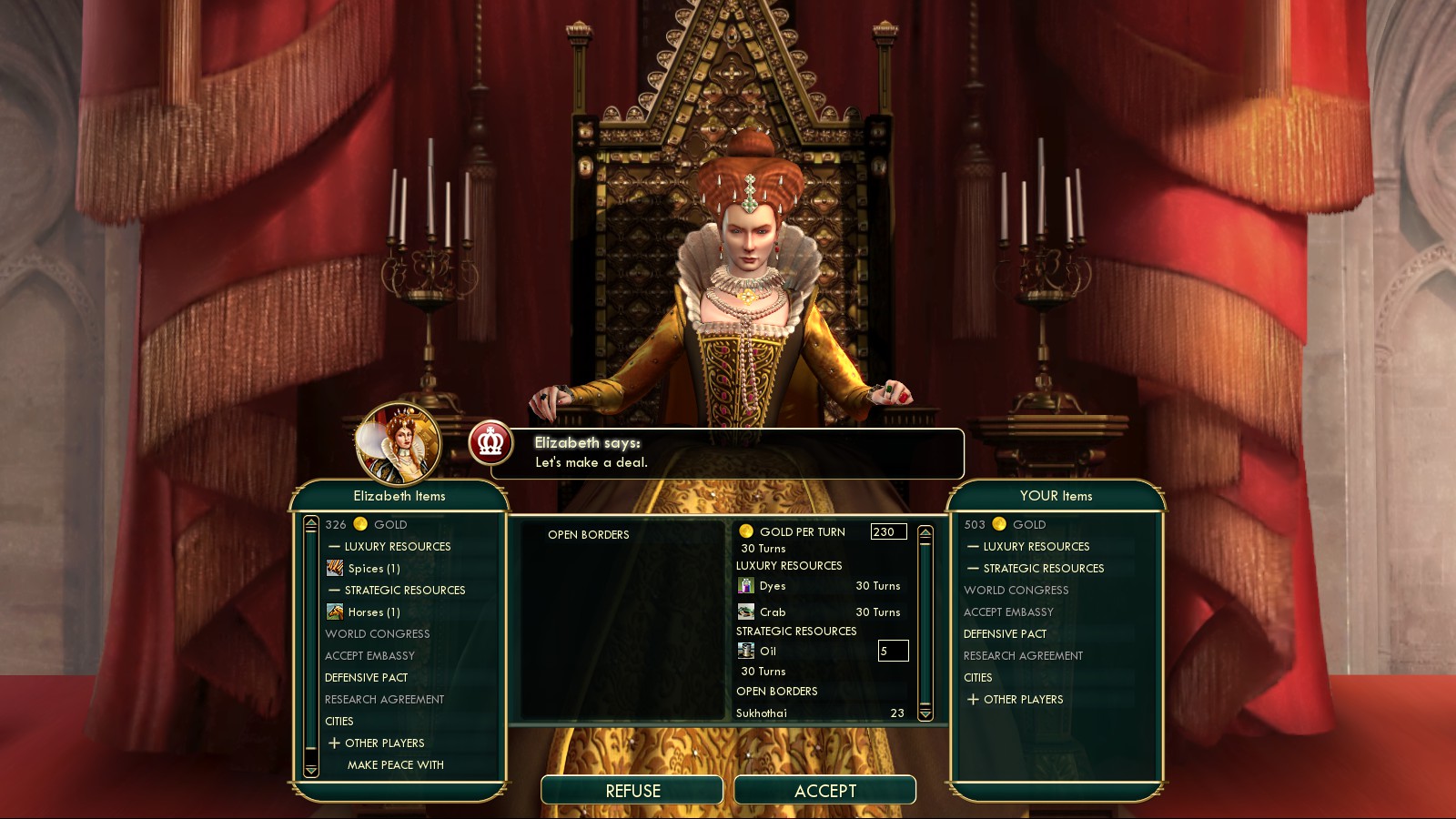Screen dimensions: 1456x819
Task: Open Elizabeth's Cities list
Action: pos(339,722)
